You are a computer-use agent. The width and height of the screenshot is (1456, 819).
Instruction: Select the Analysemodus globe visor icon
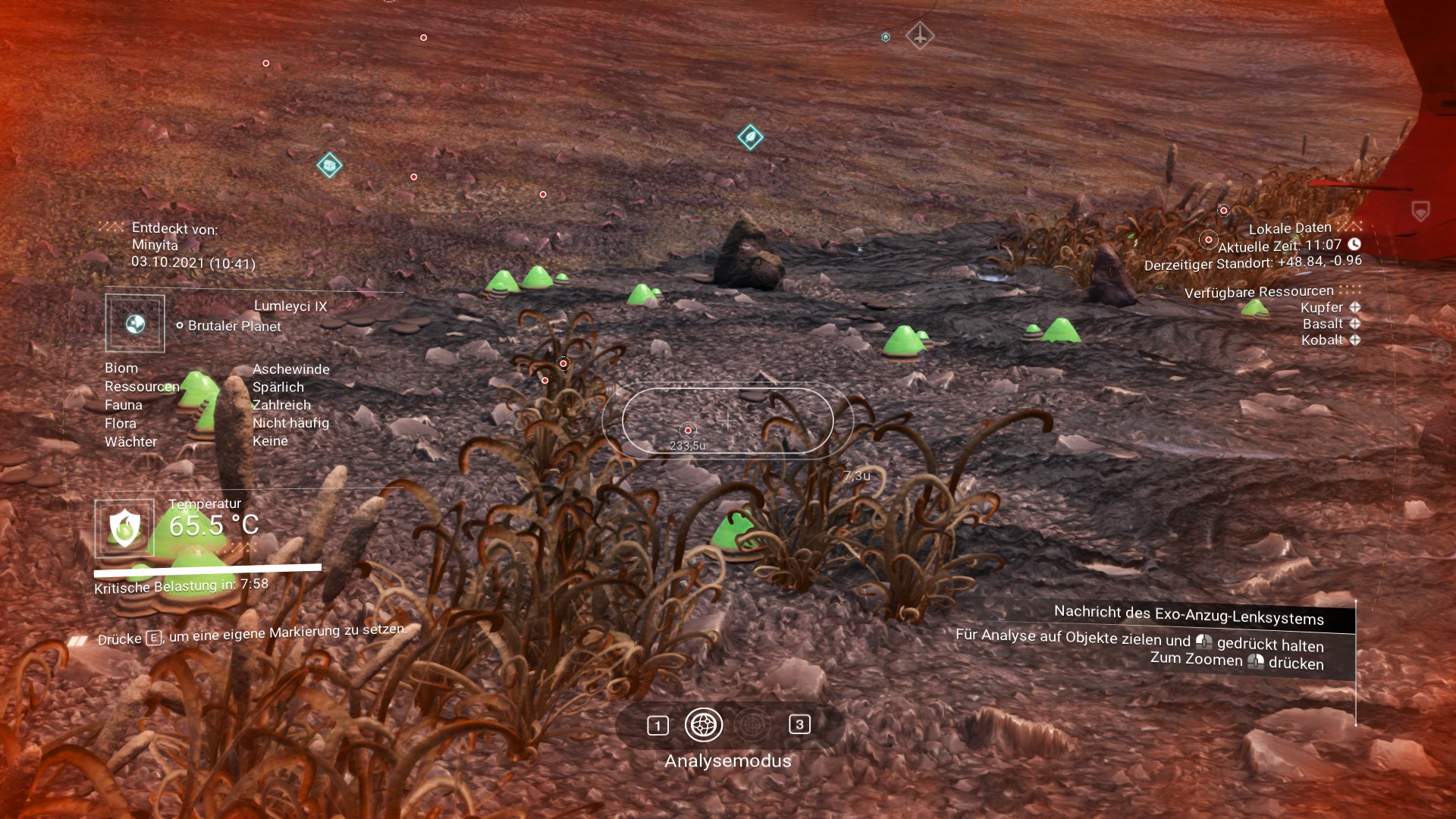705,726
